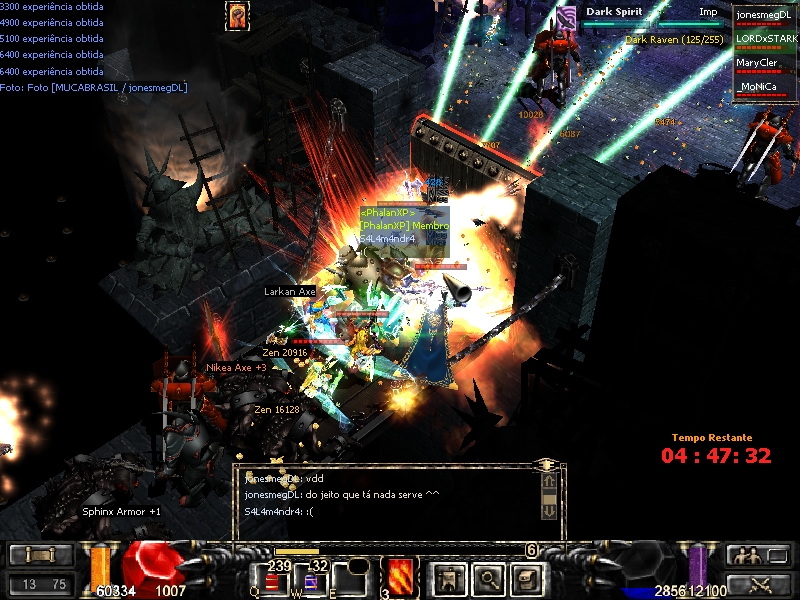Use the blue mana potion in slot W
Viewport: 800px width, 600px height.
314,581
